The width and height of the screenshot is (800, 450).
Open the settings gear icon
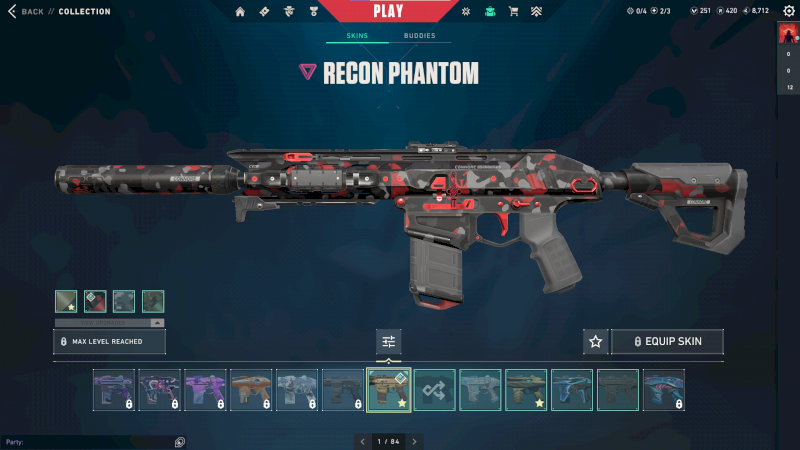[465, 11]
